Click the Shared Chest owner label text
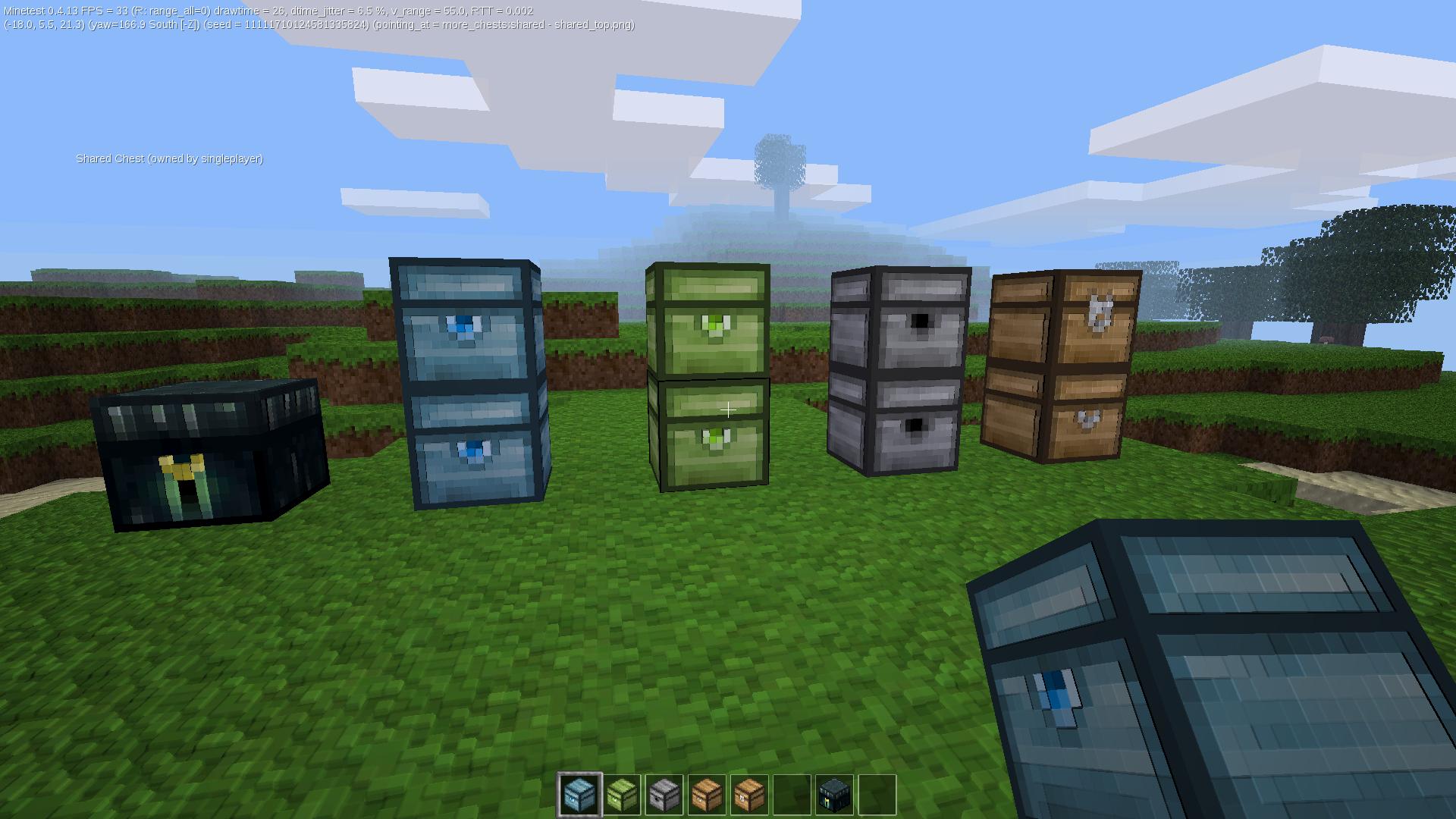Viewport: 1456px width, 819px height. (x=168, y=158)
